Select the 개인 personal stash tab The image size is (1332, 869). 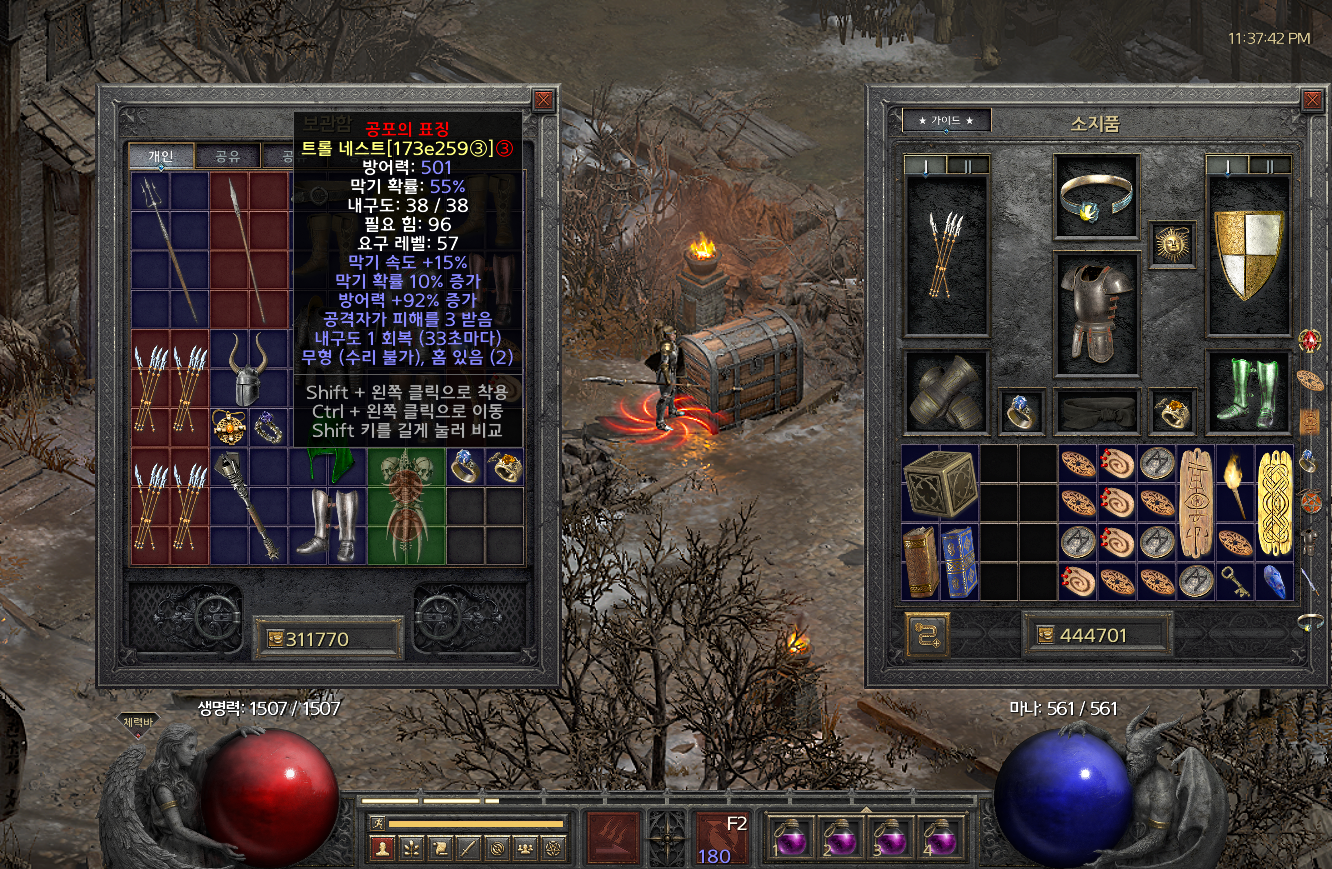160,156
